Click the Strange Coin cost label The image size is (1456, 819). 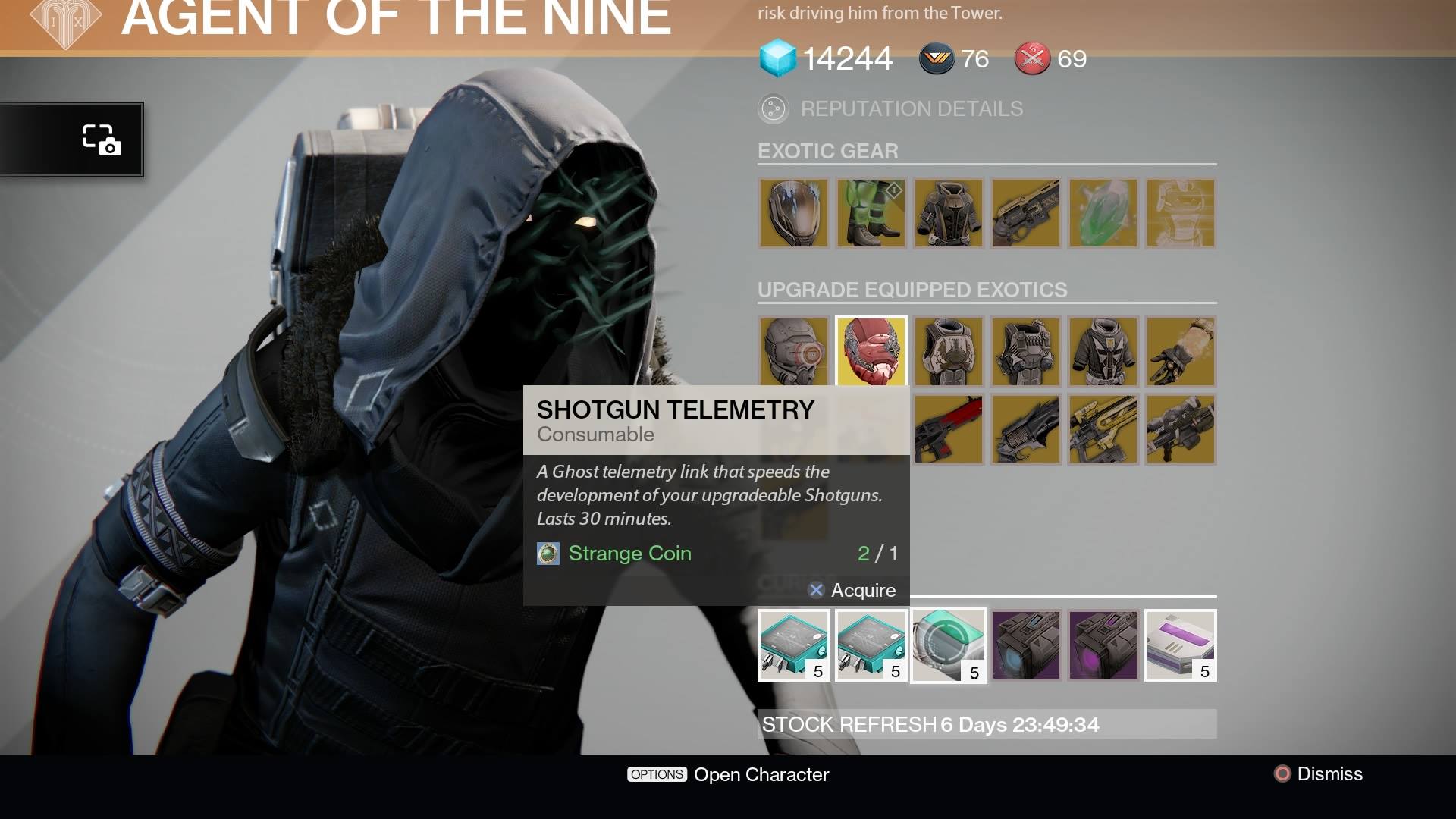tap(629, 554)
